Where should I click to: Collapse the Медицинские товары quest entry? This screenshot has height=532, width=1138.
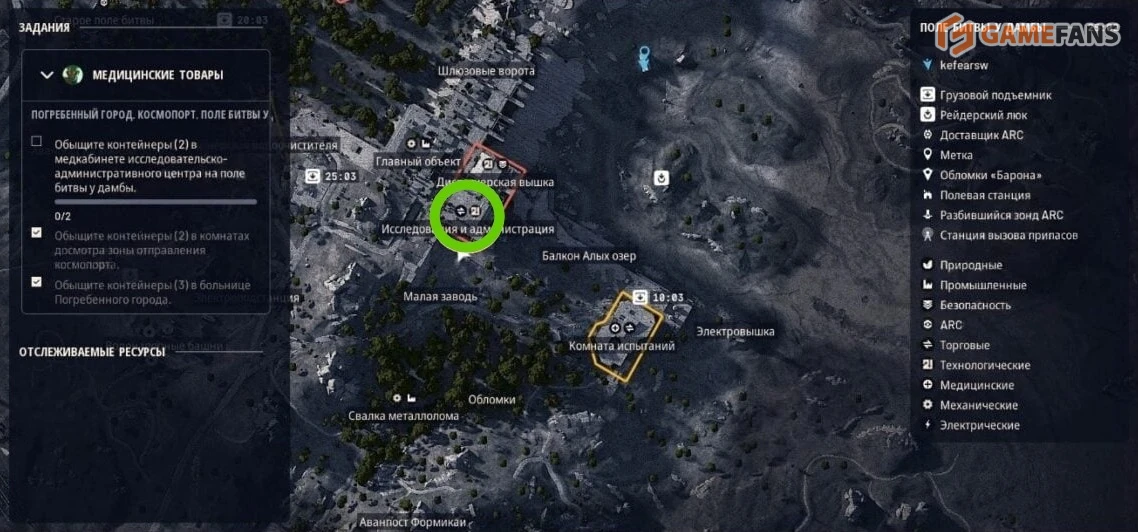tap(46, 75)
